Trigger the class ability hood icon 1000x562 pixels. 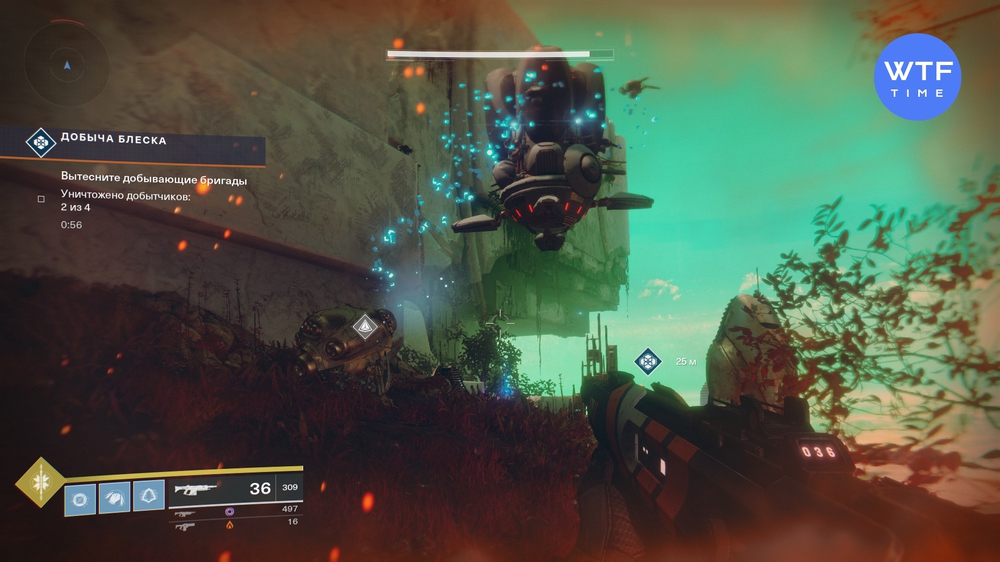149,497
